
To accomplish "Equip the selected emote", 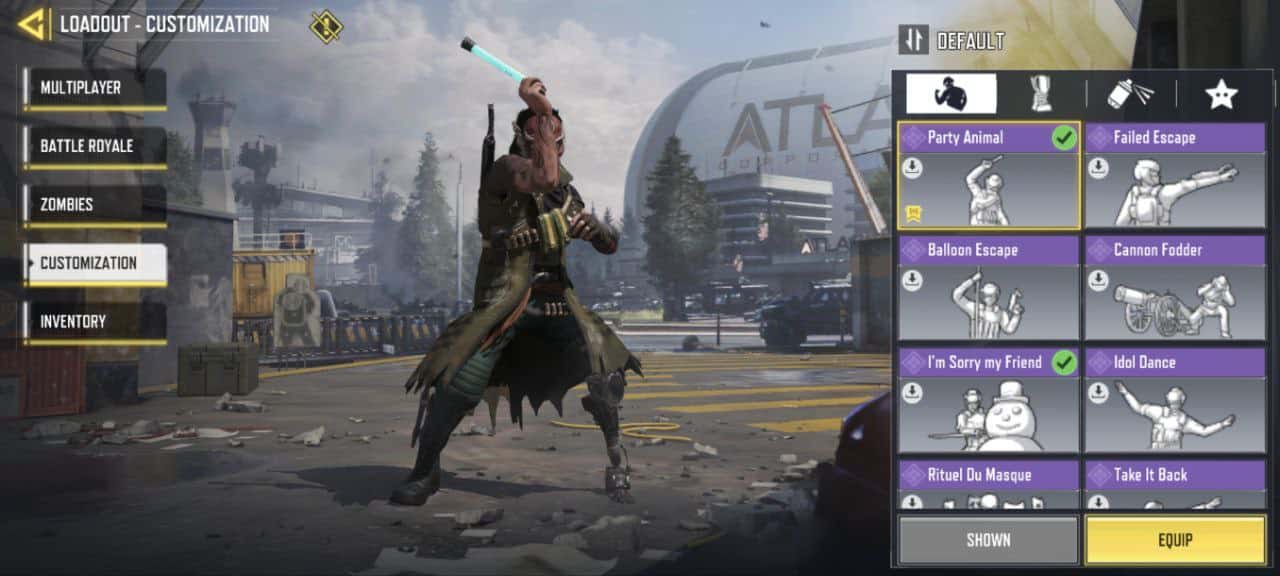I will pyautogui.click(x=1175, y=540).
